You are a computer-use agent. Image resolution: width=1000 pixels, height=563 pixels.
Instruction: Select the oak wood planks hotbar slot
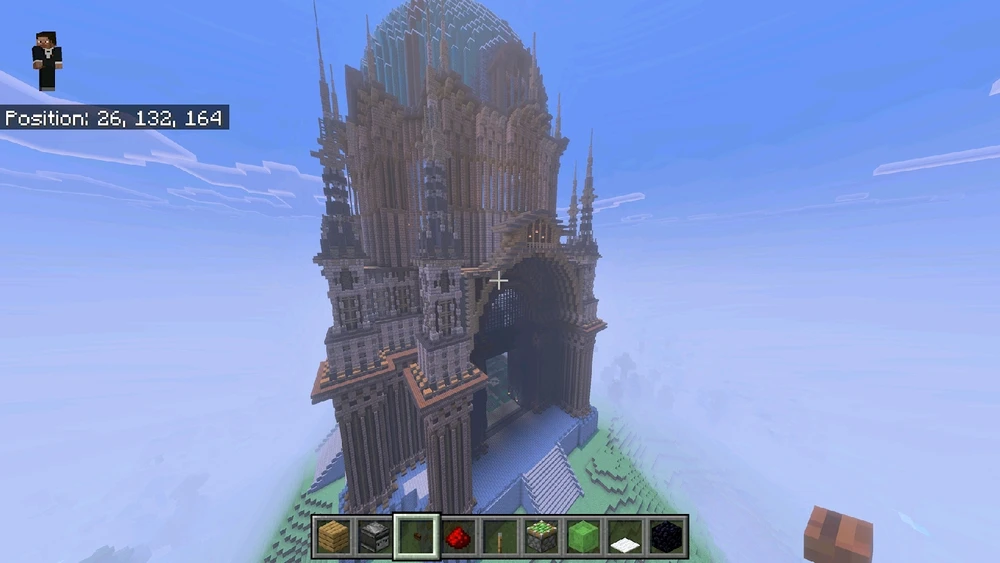333,537
